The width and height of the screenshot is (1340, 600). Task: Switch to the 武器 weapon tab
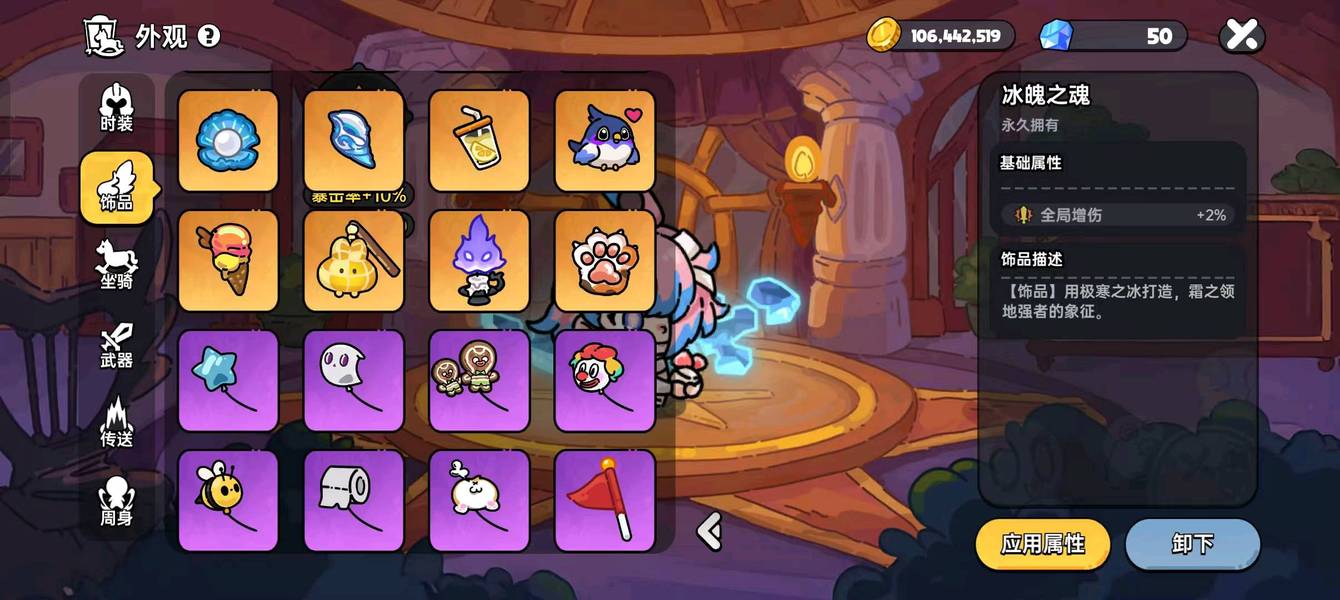pos(117,344)
